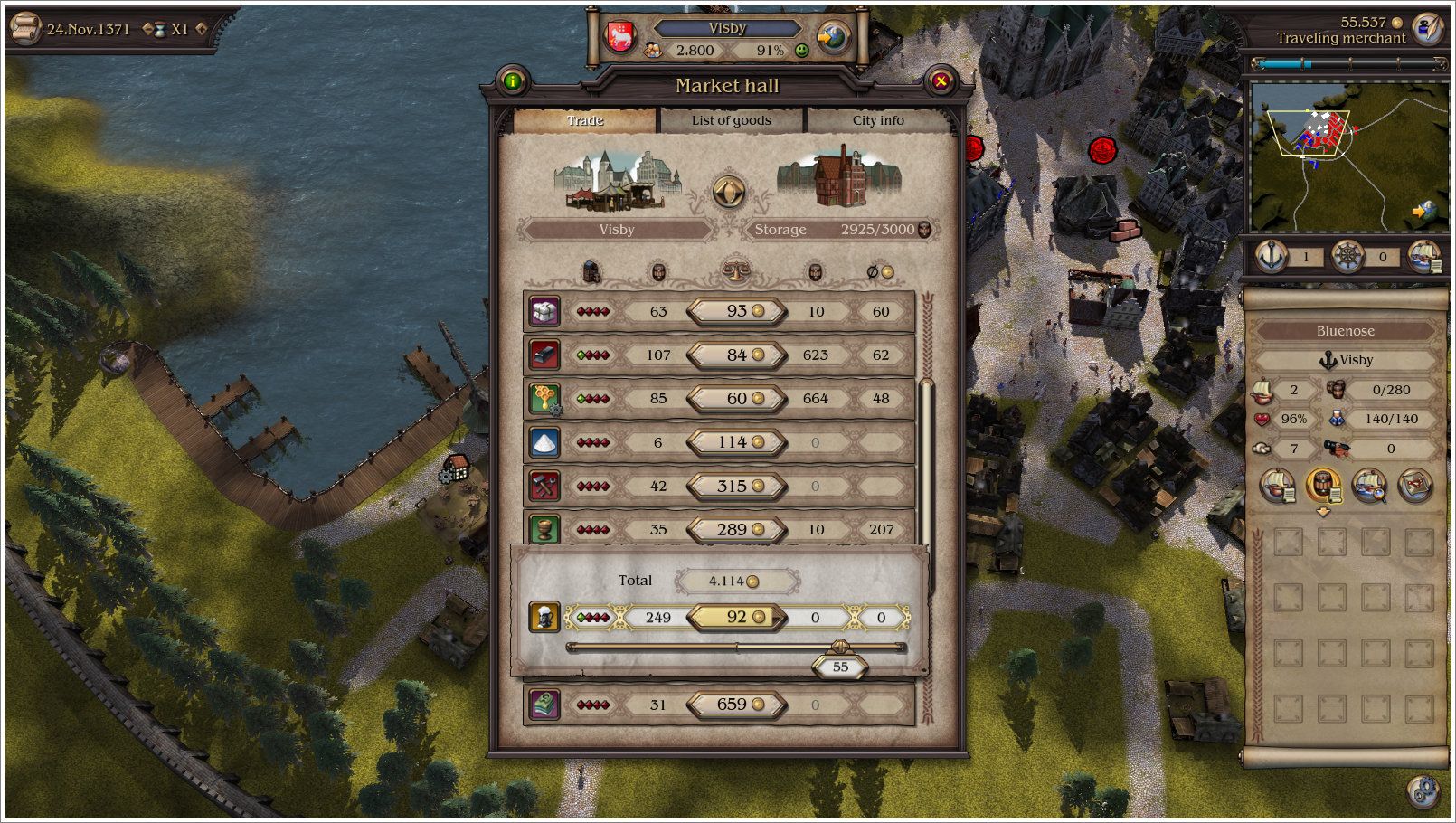Image resolution: width=1456 pixels, height=823 pixels.
Task: Click the 659 gold price button
Action: pyautogui.click(x=736, y=705)
